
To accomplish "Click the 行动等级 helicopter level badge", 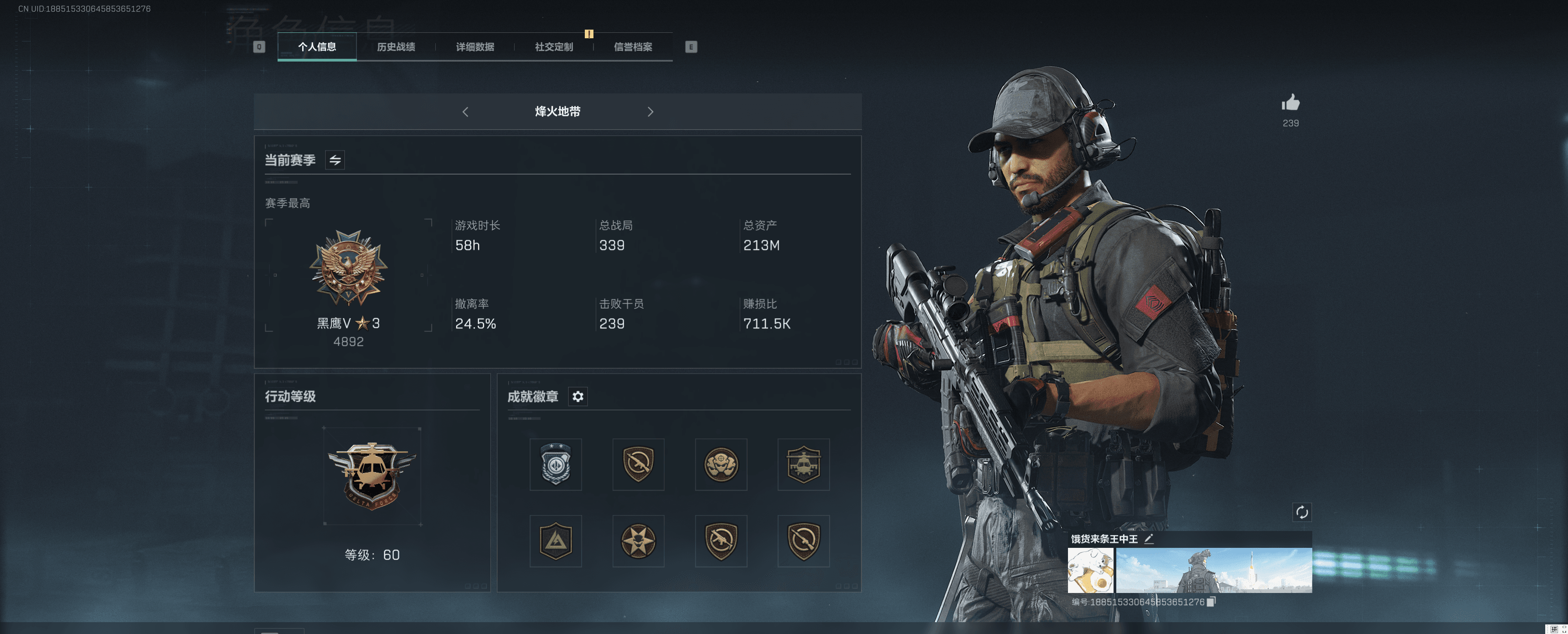I will pyautogui.click(x=372, y=476).
